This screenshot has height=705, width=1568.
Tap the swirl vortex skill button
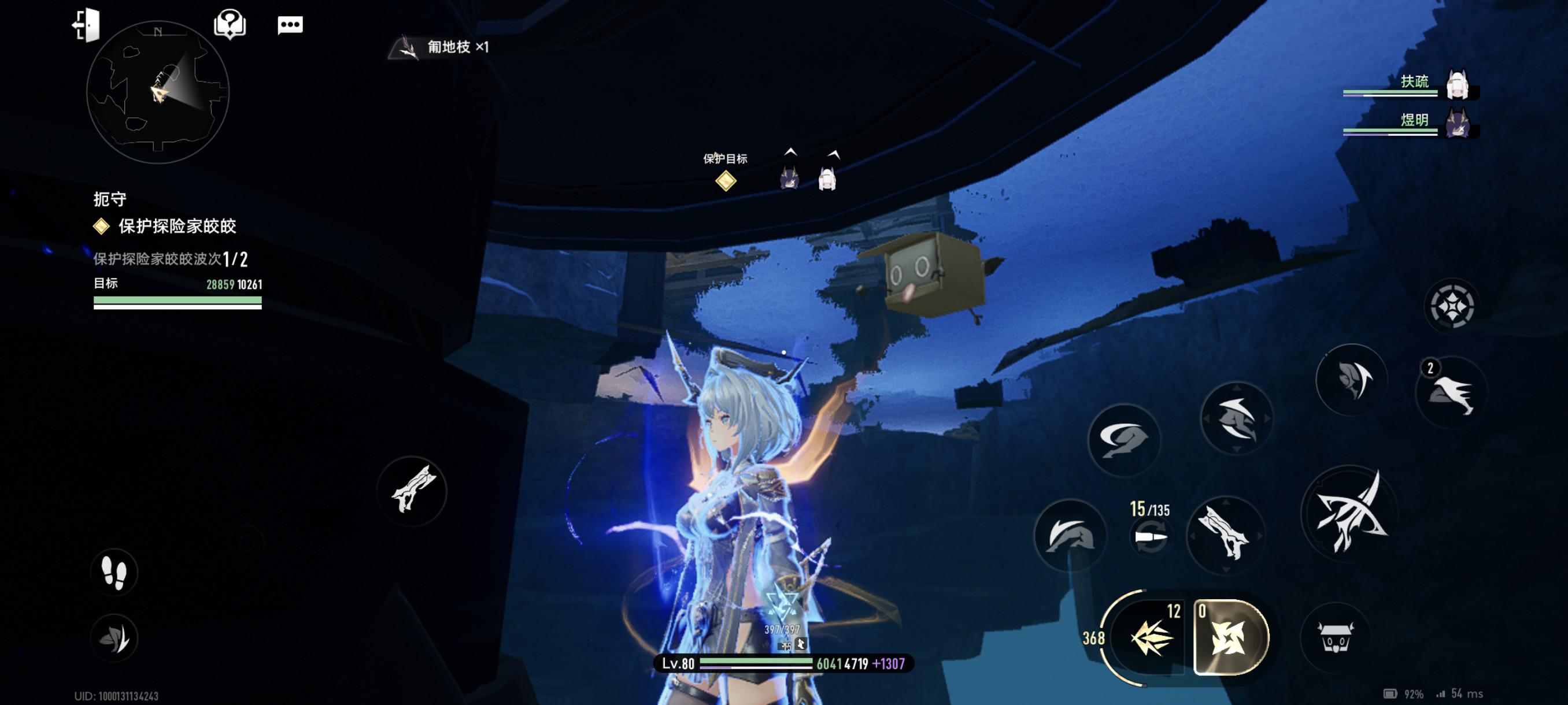pyautogui.click(x=1123, y=439)
